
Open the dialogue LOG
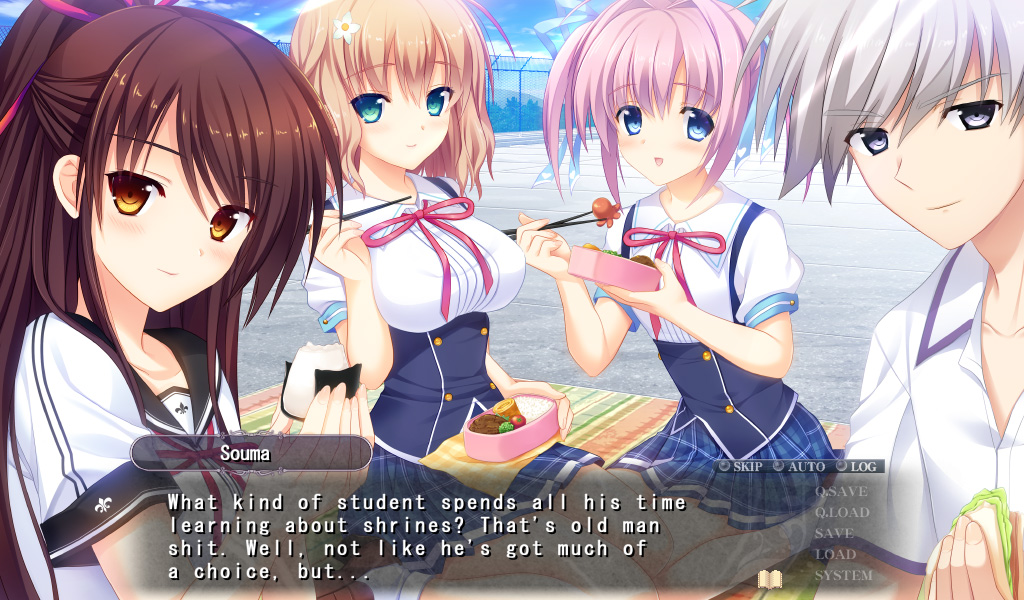pos(856,467)
